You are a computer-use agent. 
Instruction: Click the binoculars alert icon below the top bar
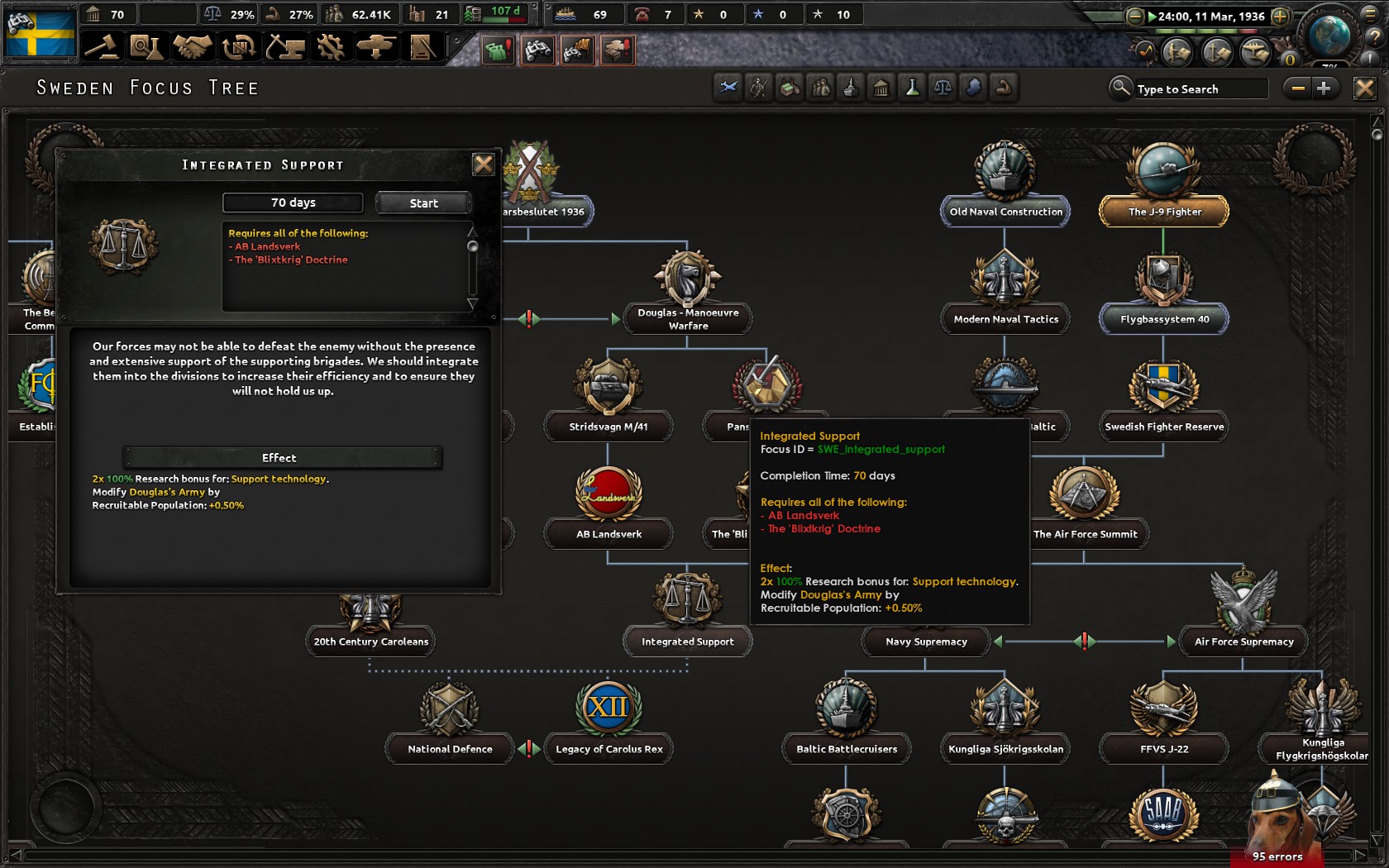click(538, 50)
